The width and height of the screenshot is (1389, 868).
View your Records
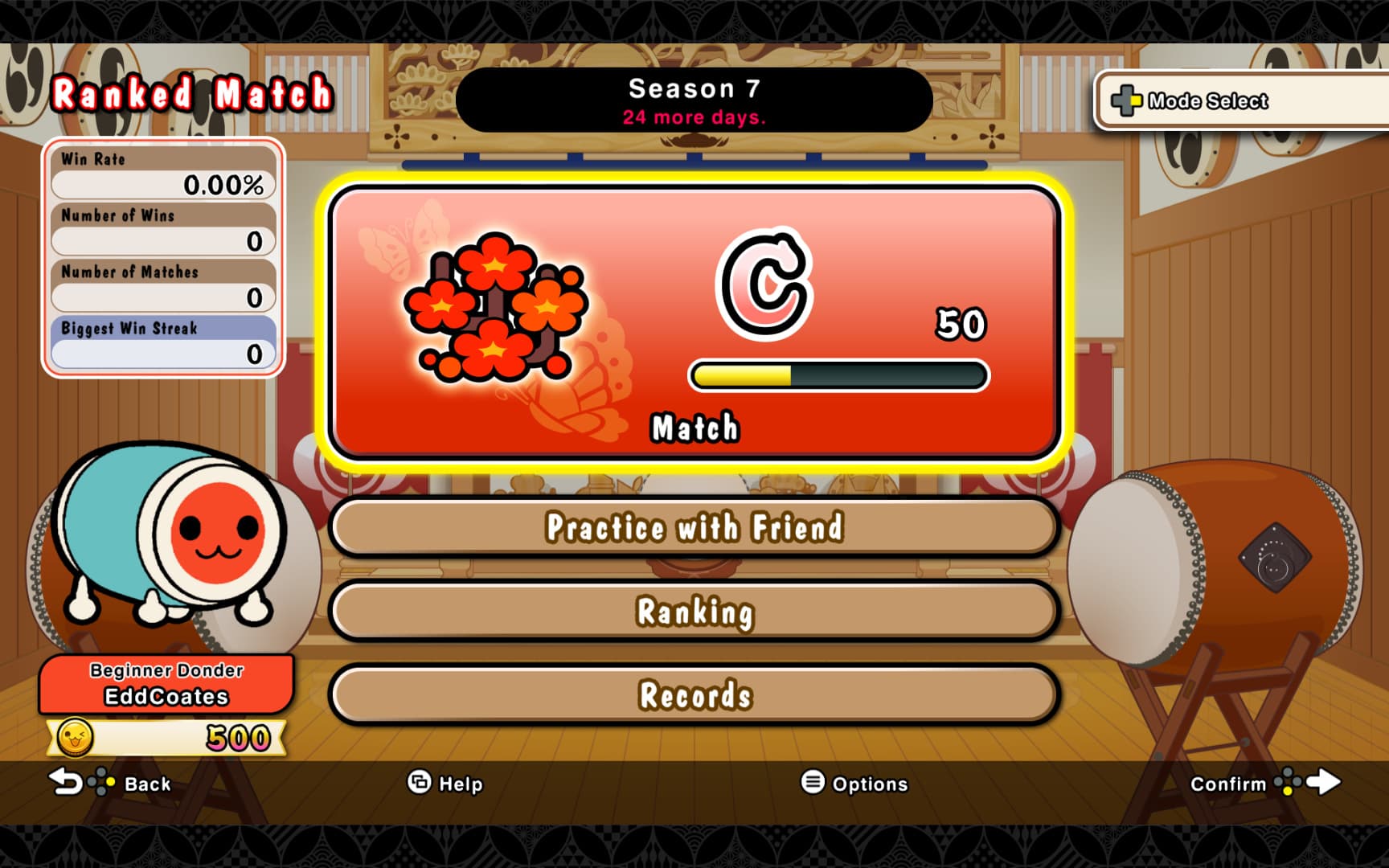pyautogui.click(x=694, y=694)
